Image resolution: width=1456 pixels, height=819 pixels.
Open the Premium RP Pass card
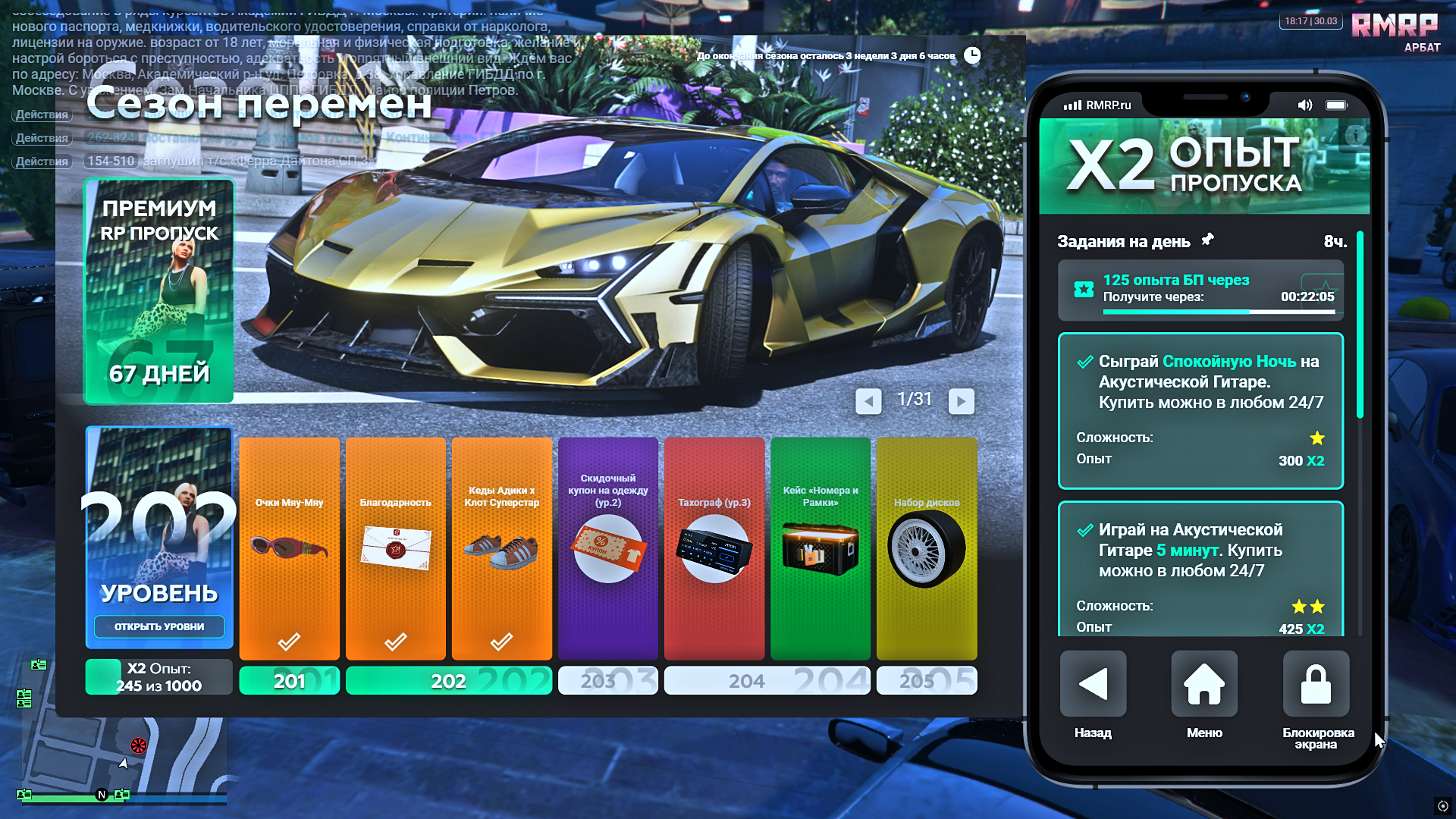click(159, 291)
